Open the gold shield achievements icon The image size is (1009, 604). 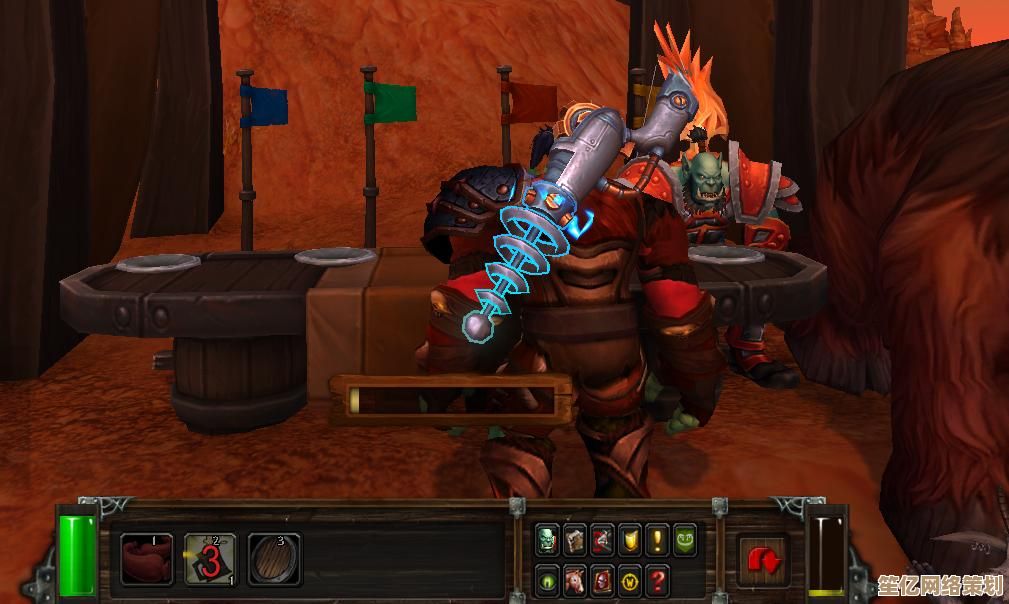pyautogui.click(x=629, y=541)
